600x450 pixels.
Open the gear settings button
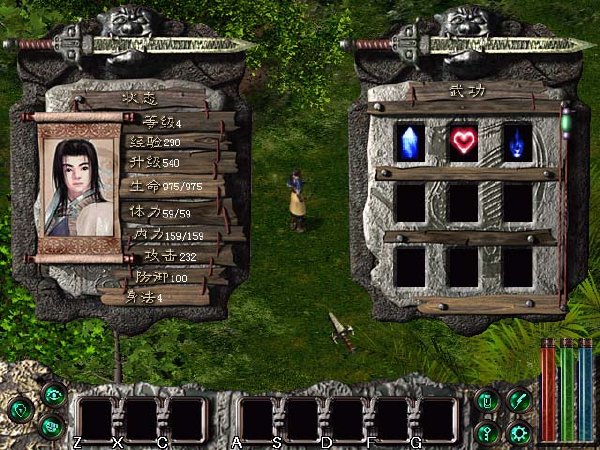(518, 433)
